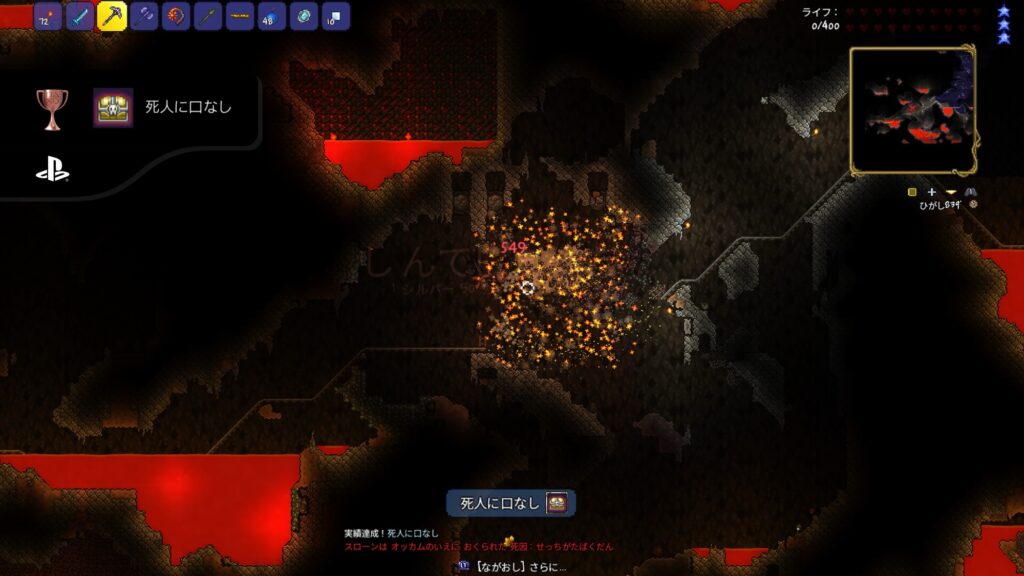Choose the hotbar slot with 72 items
The height and width of the screenshot is (576, 1024).
(x=48, y=17)
